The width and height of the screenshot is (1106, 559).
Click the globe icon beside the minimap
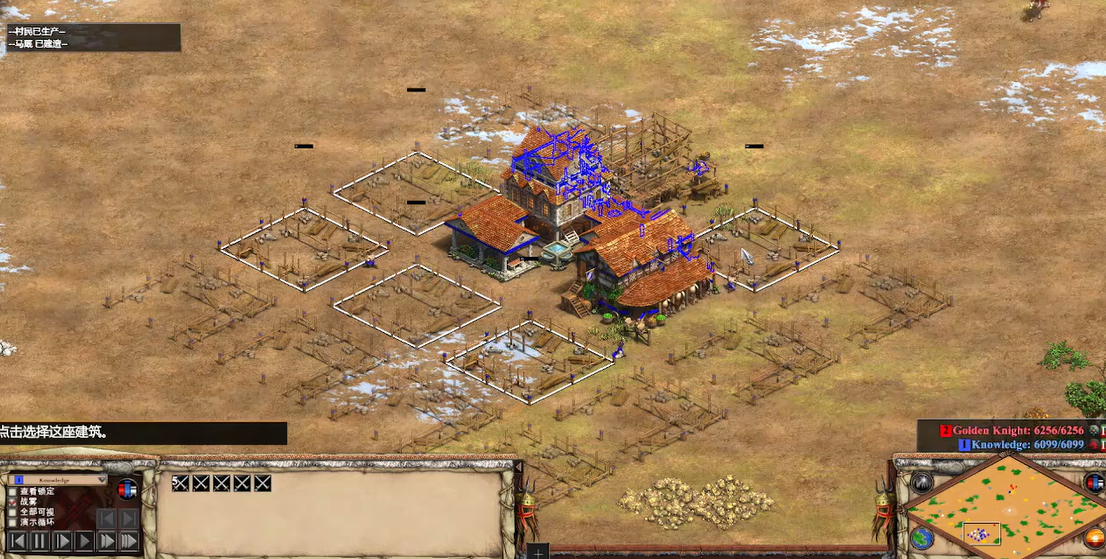tap(922, 538)
